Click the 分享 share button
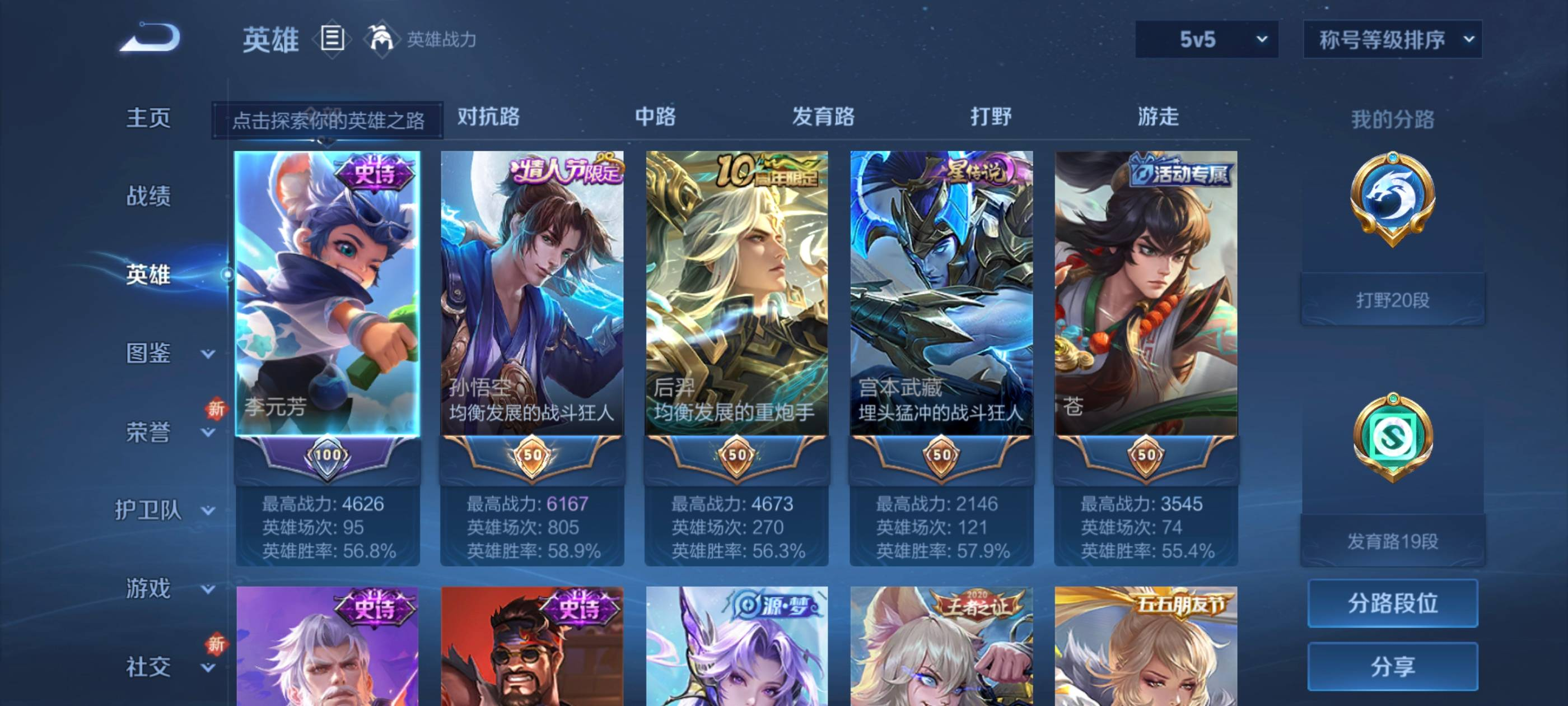 coord(1392,666)
